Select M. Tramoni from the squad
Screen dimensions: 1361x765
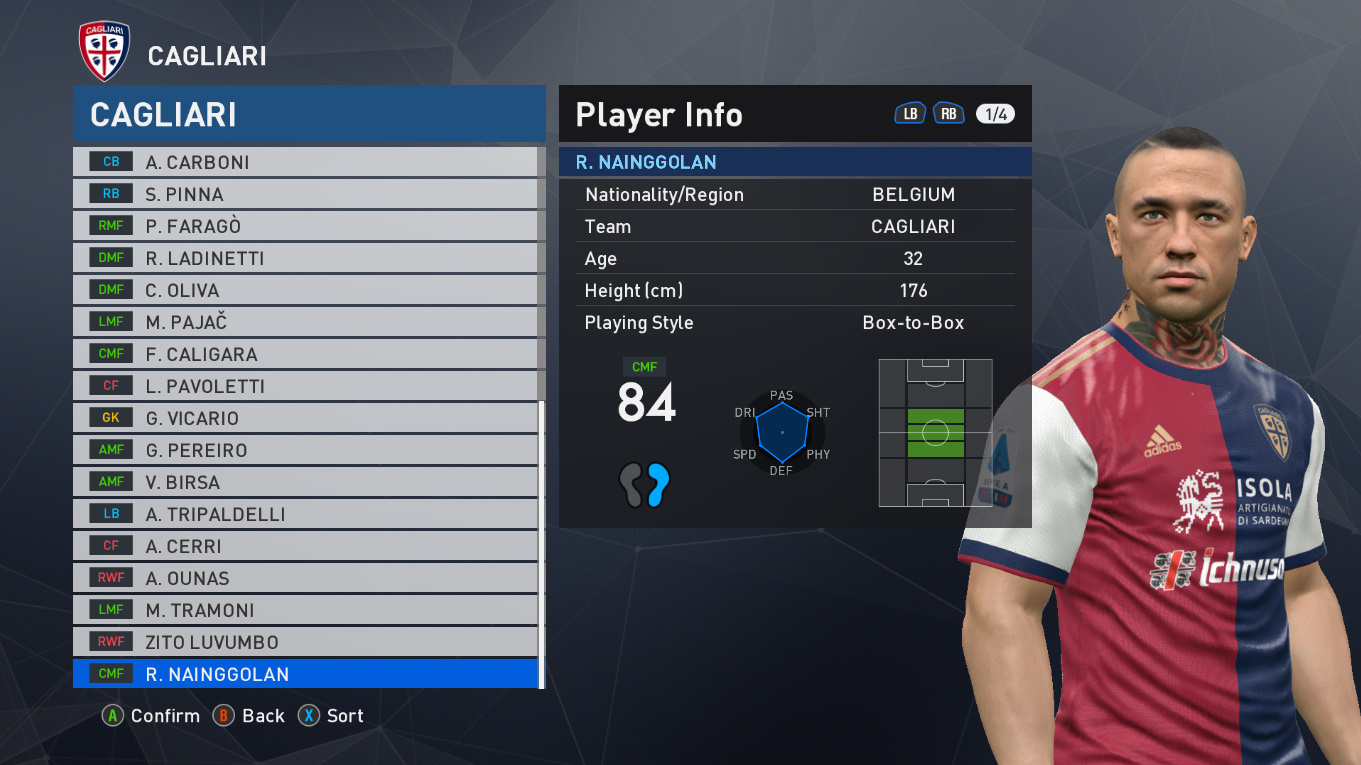click(305, 610)
